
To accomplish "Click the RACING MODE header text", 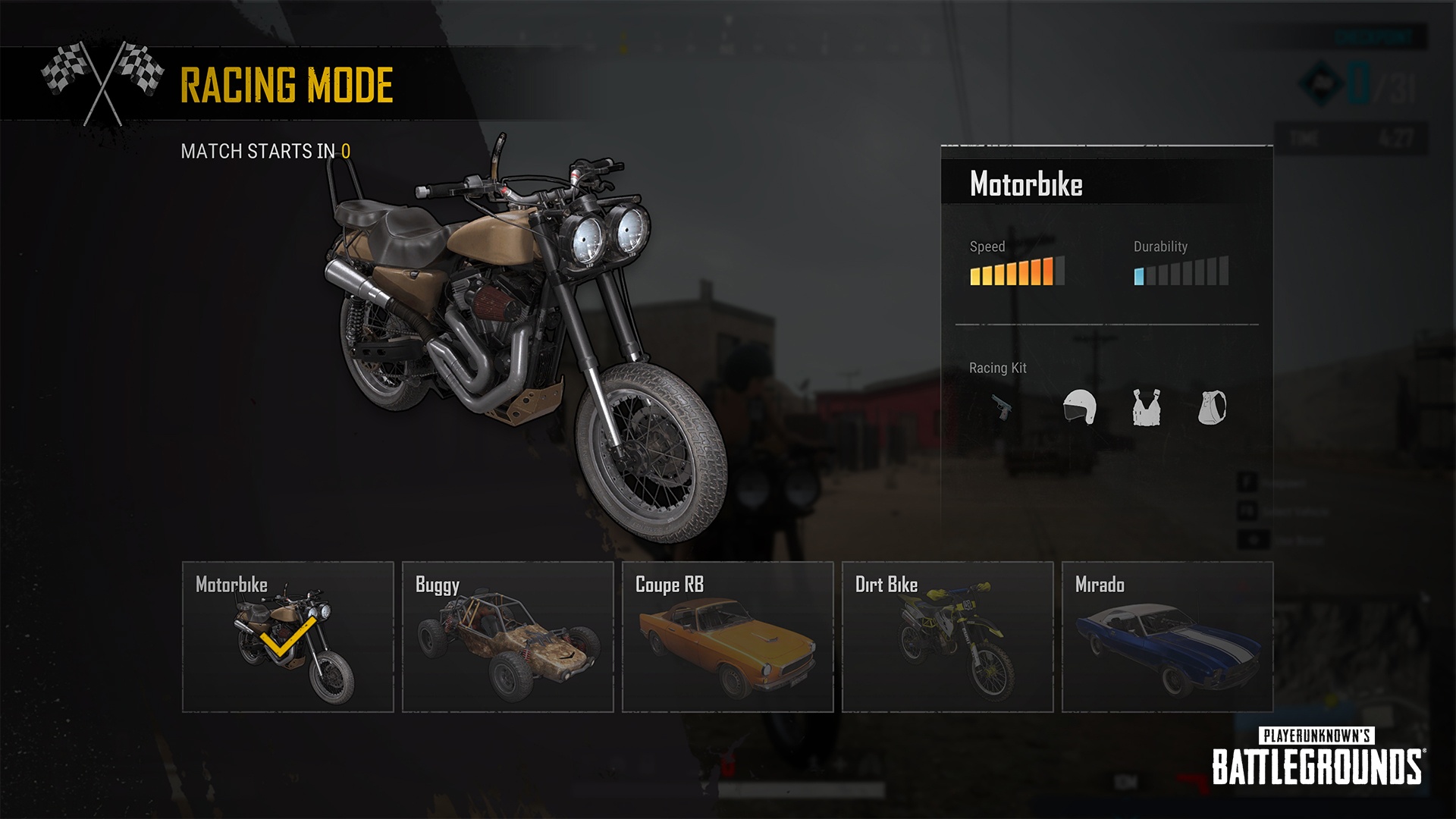I will pyautogui.click(x=286, y=85).
